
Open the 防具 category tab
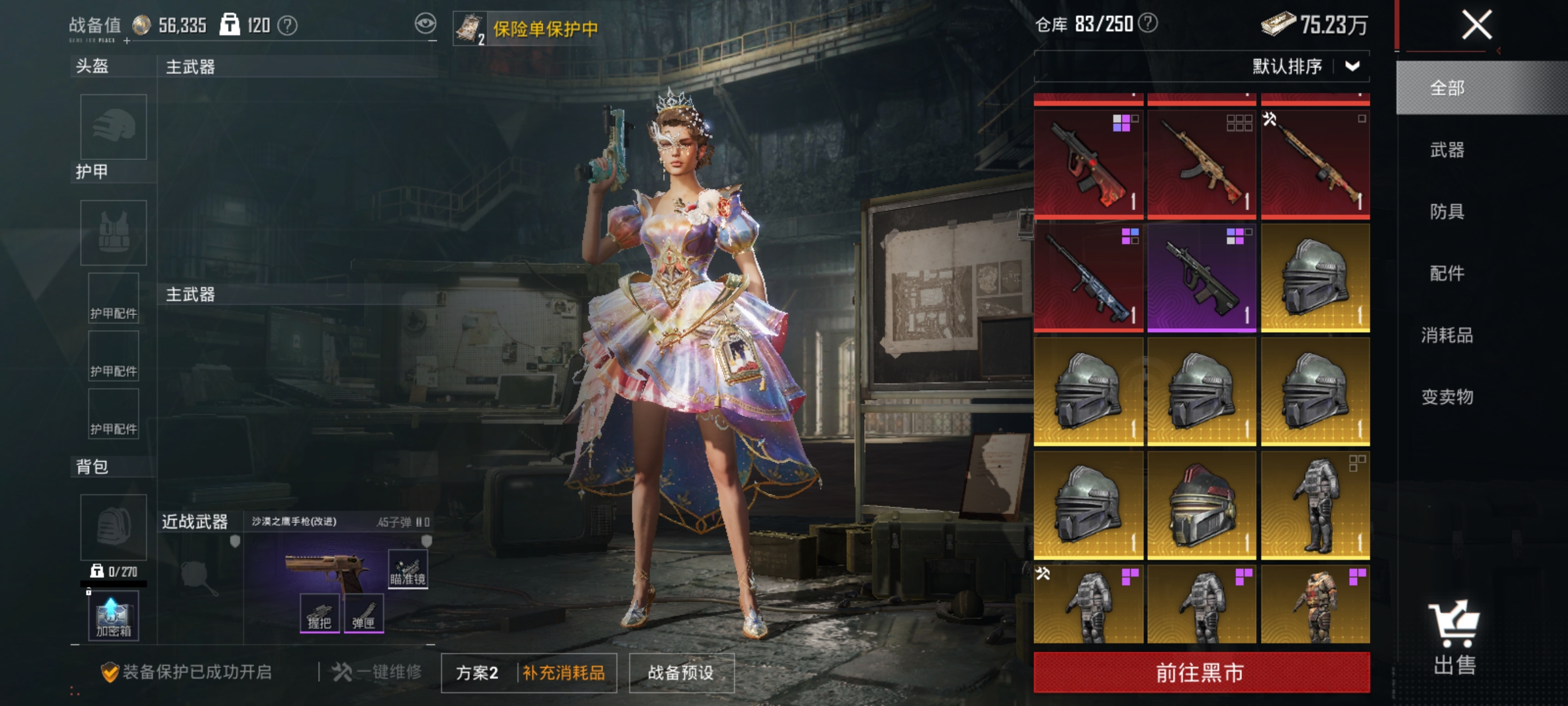[1448, 211]
